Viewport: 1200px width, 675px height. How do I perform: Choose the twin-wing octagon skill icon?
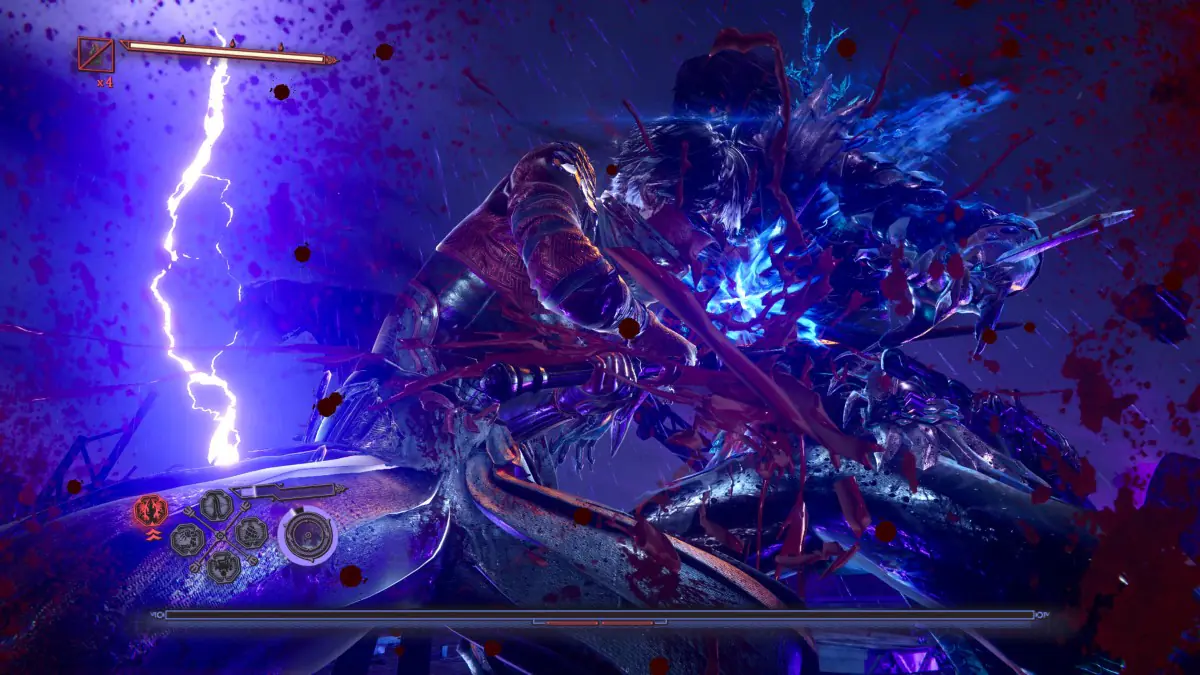coord(215,505)
